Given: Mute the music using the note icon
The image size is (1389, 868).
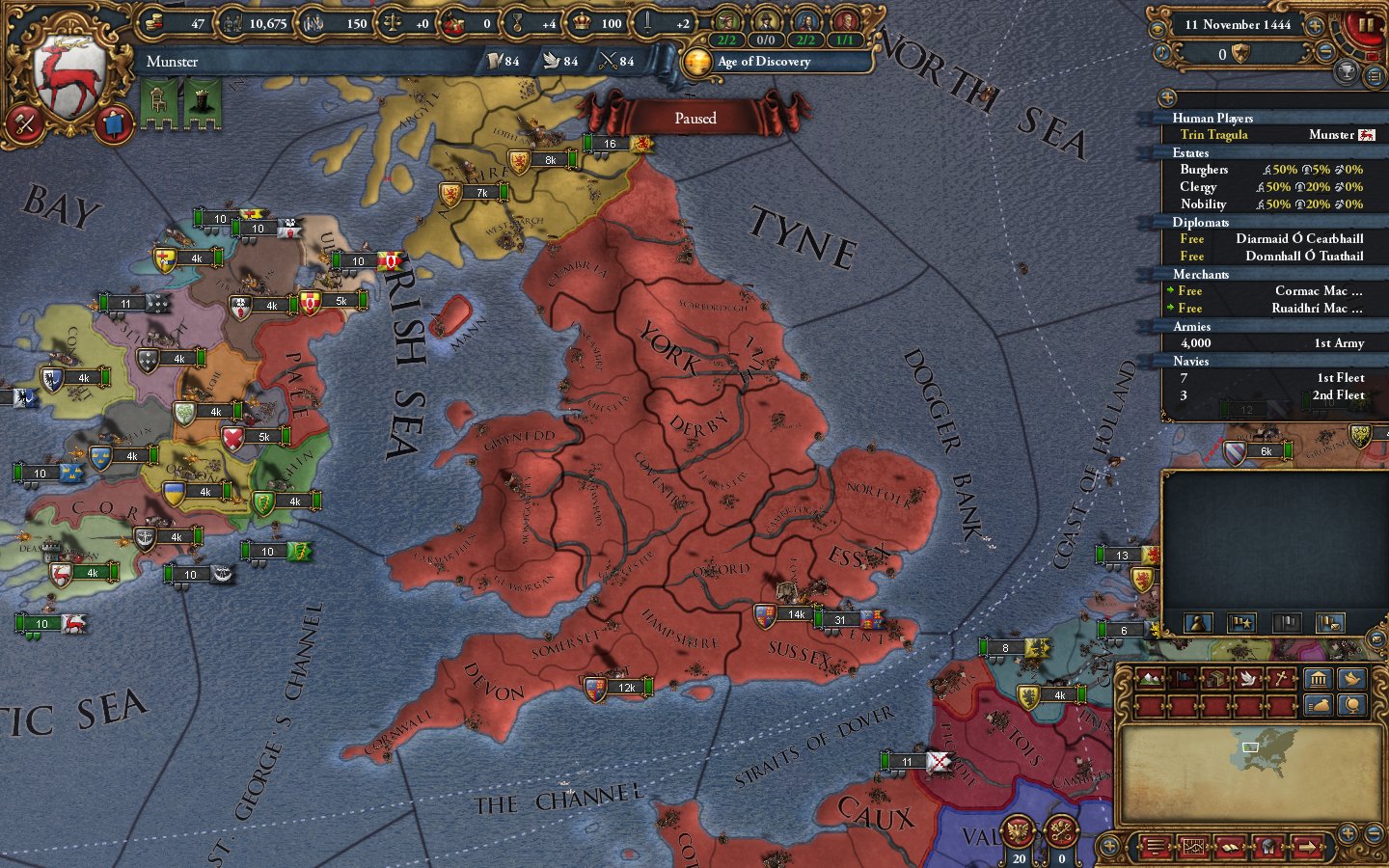Looking at the screenshot, I should [x=1162, y=53].
